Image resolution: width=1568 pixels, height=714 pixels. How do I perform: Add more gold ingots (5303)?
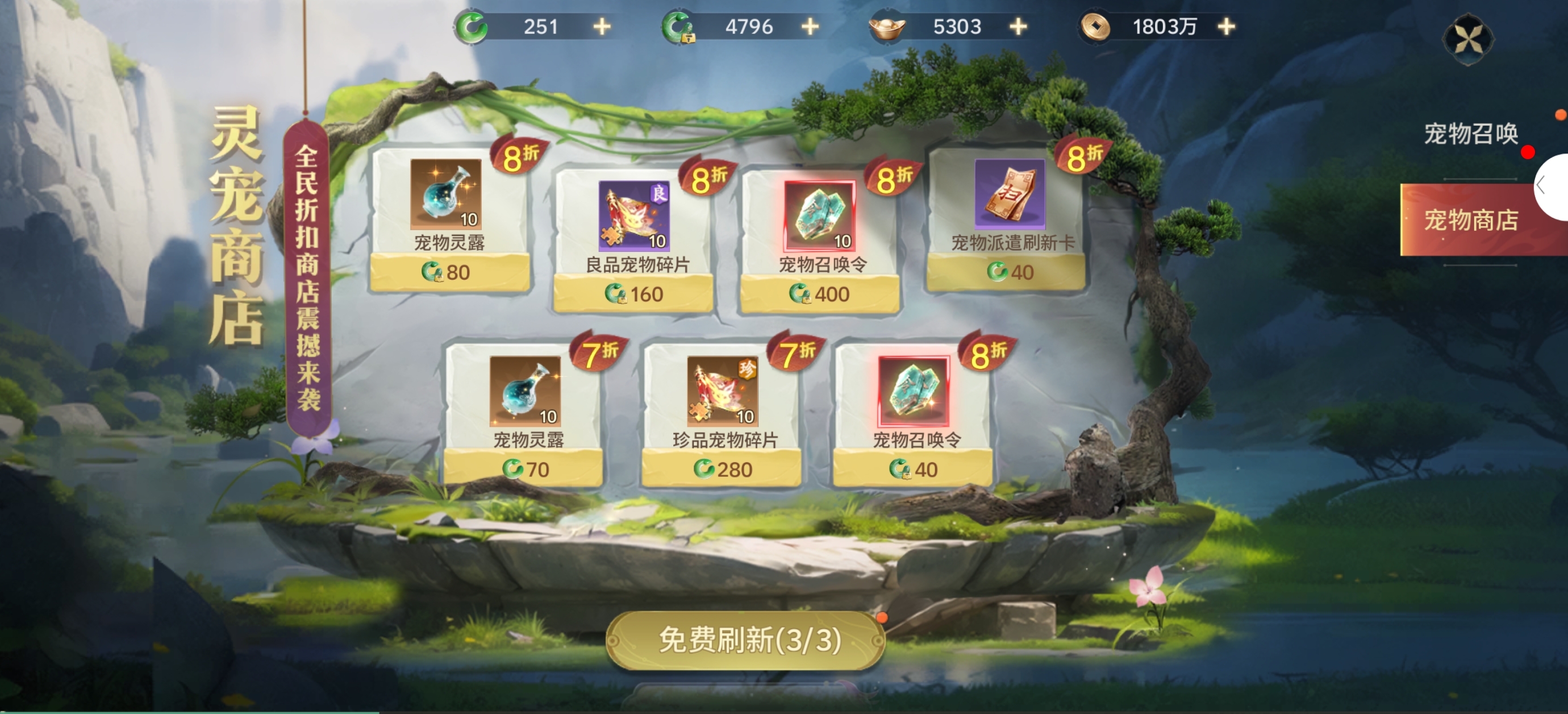[1017, 27]
